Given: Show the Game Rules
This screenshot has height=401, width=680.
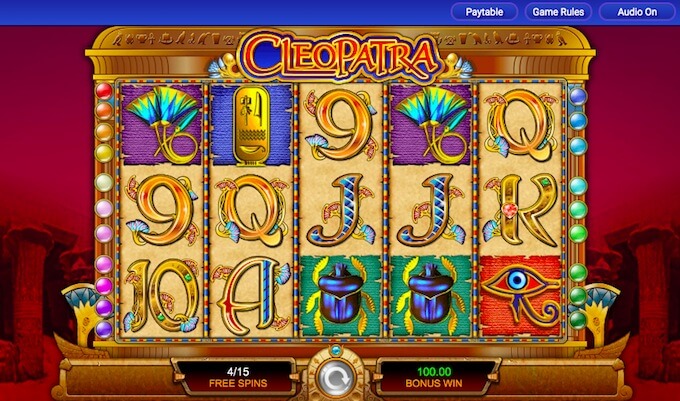Looking at the screenshot, I should tap(560, 12).
